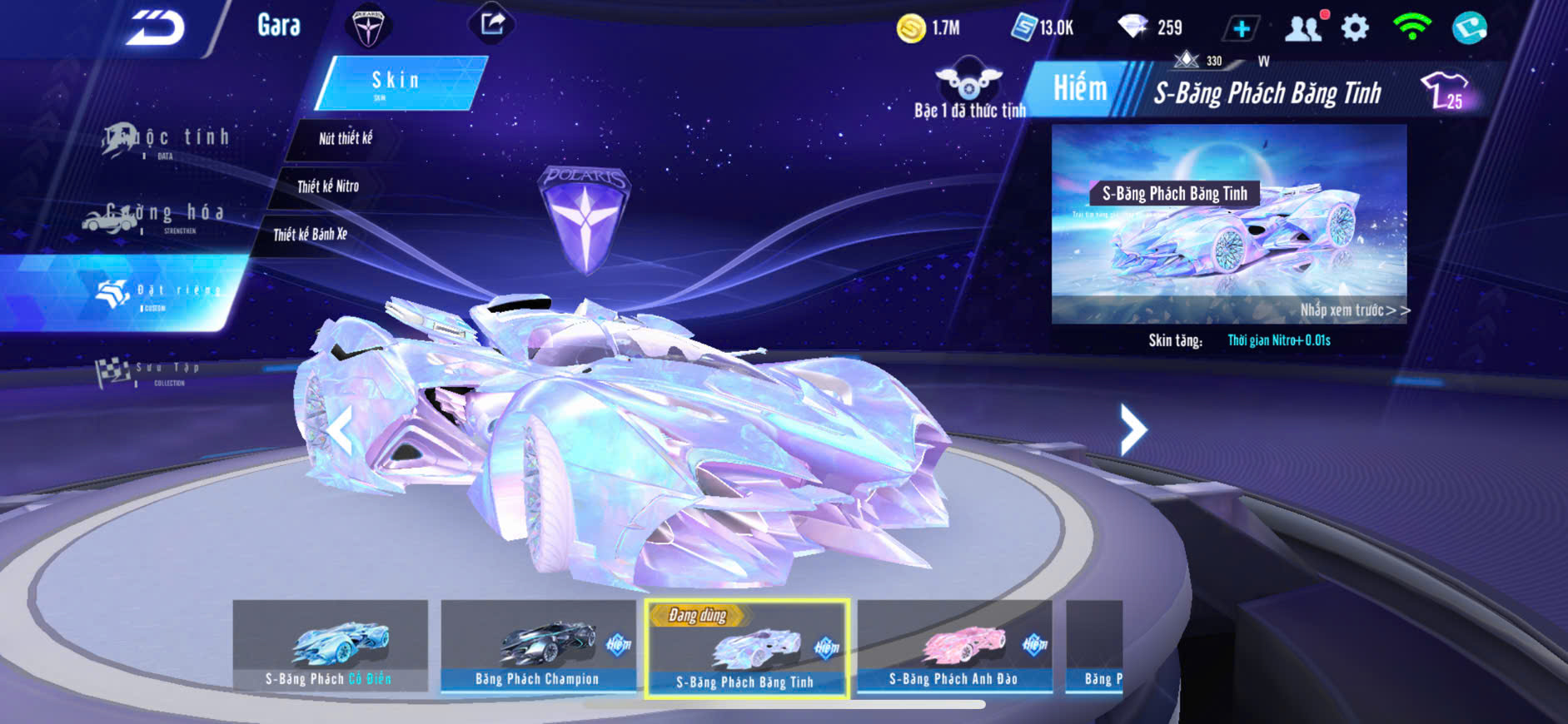Open the Cường hóa strengthen menu

click(157, 216)
